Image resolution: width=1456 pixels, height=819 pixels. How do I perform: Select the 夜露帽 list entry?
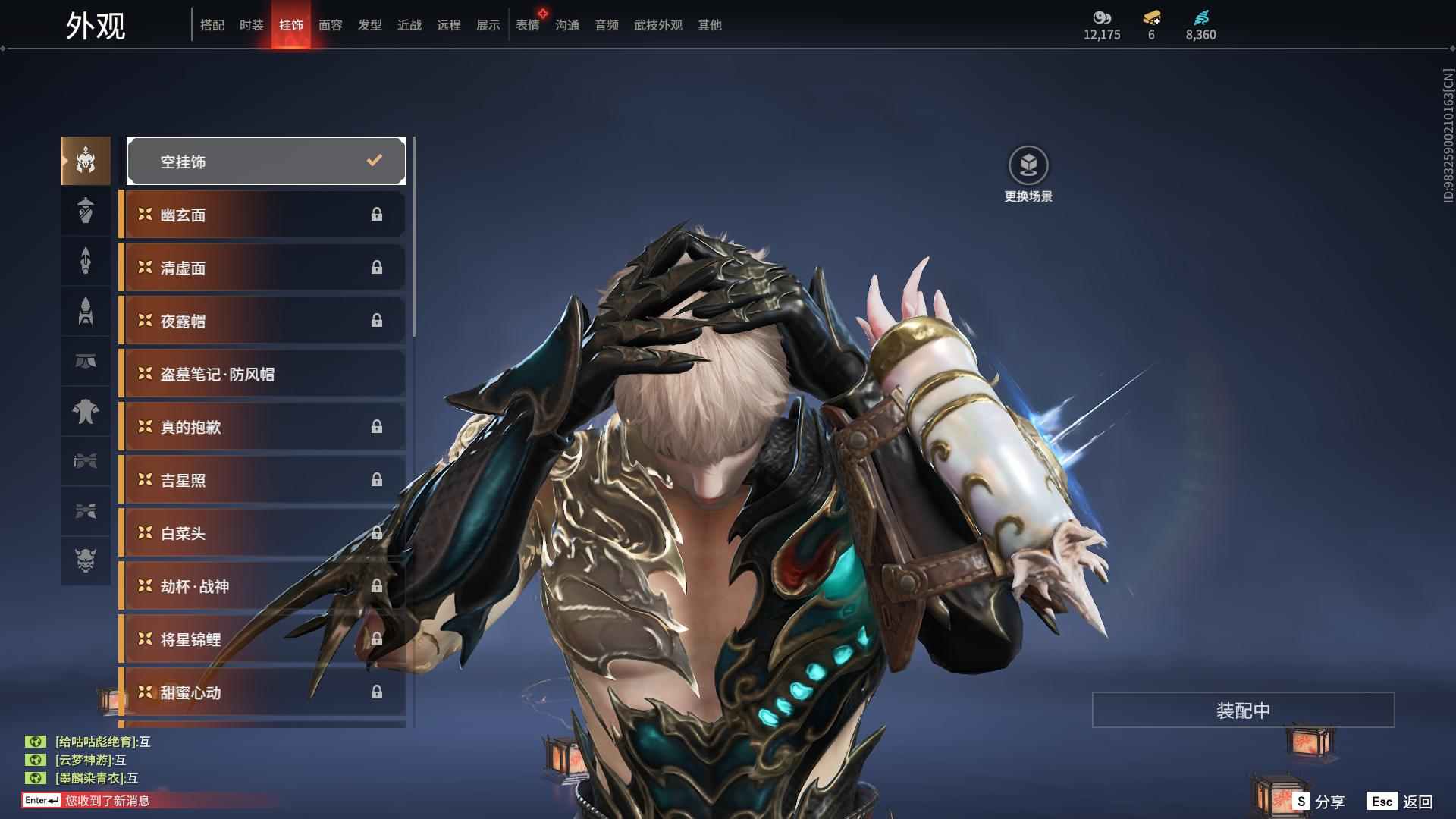coord(263,321)
